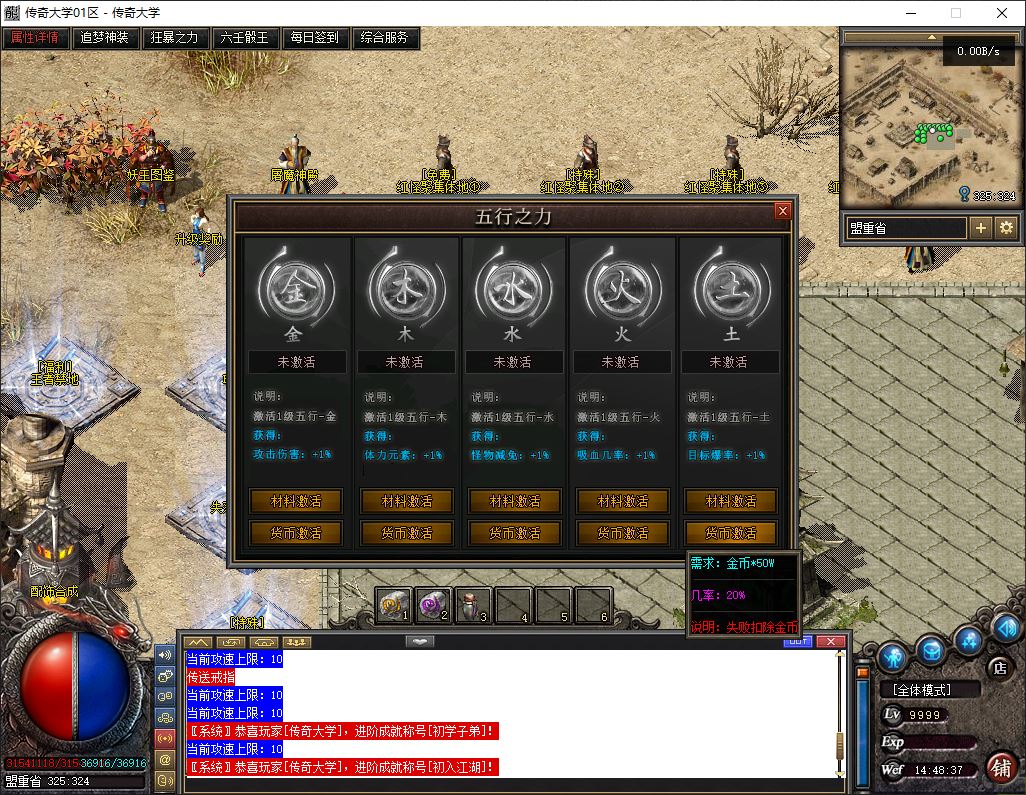This screenshot has height=795, width=1026.
Task: Click the minimap plus button
Action: click(x=981, y=228)
